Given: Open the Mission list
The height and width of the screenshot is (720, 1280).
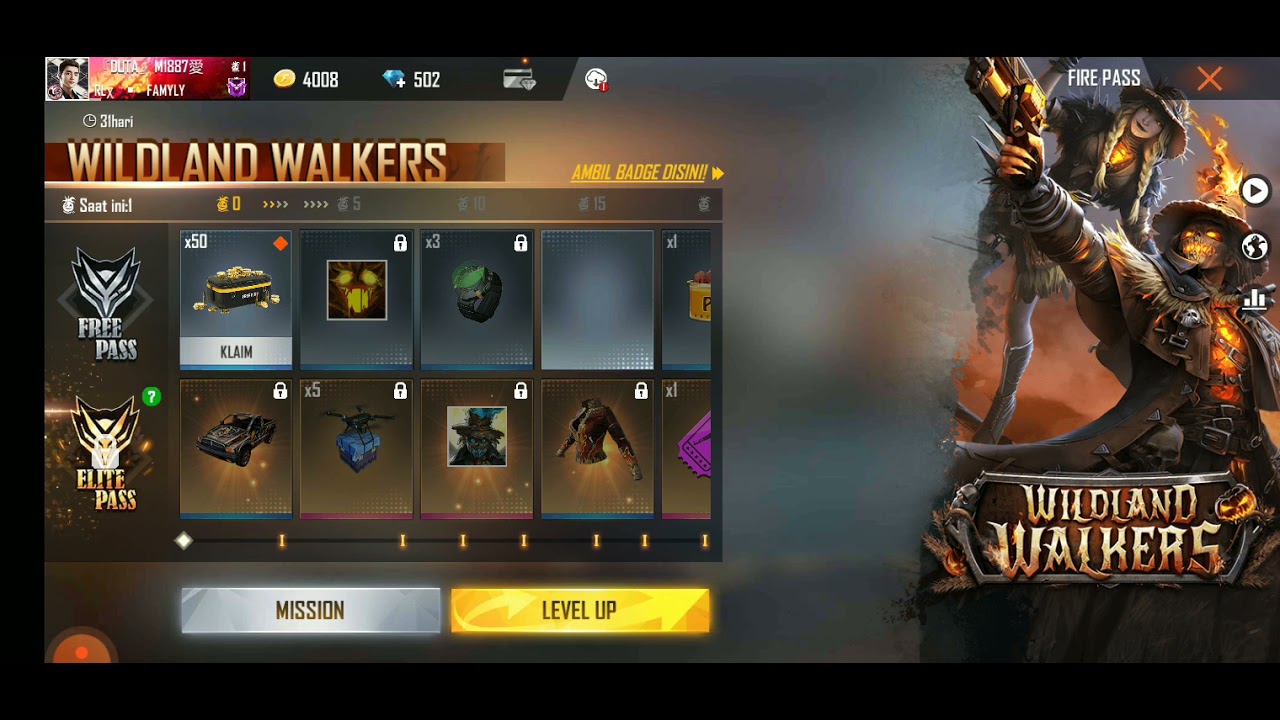Looking at the screenshot, I should 310,610.
